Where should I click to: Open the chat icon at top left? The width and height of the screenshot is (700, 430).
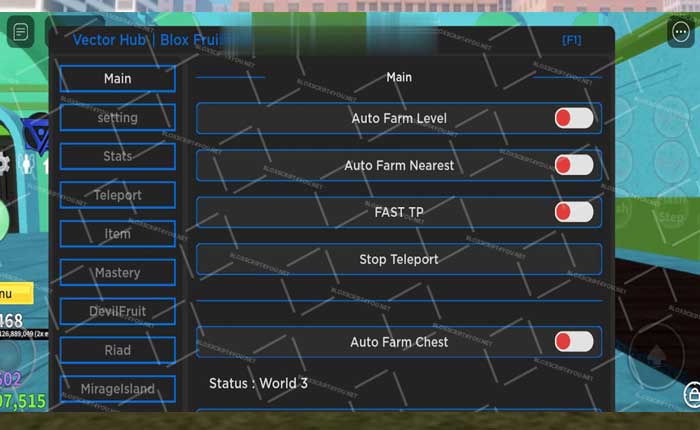tap(20, 32)
